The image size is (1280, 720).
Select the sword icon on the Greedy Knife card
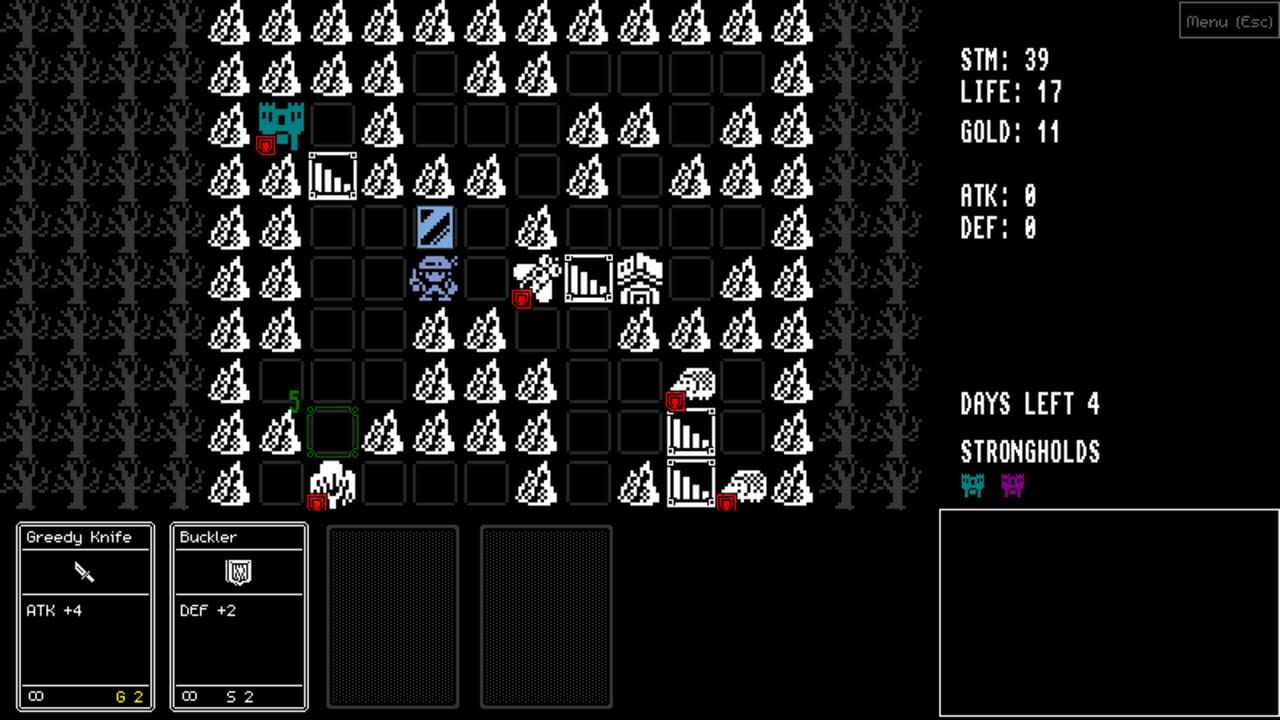click(84, 572)
